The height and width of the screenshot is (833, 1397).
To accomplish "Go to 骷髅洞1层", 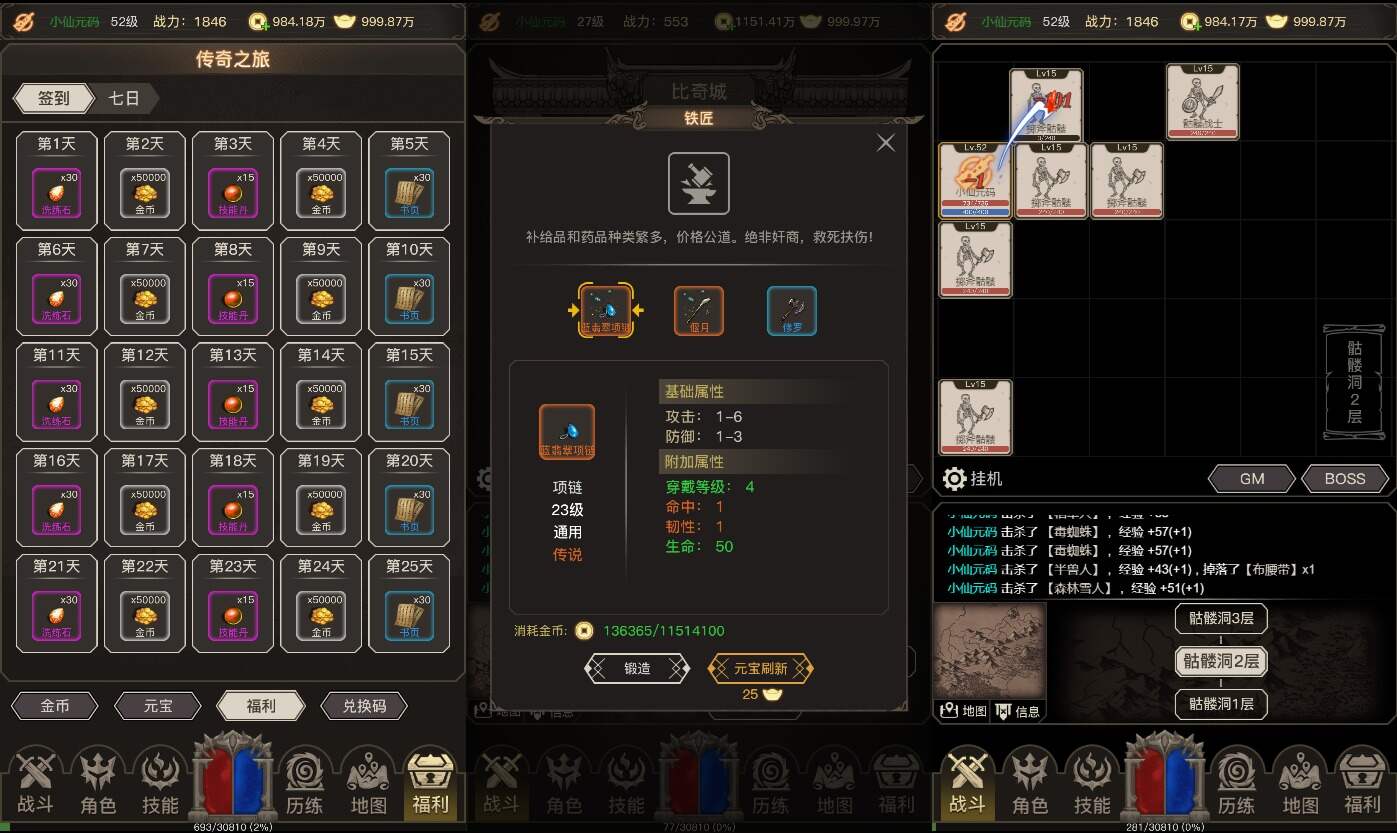I will 1221,703.
